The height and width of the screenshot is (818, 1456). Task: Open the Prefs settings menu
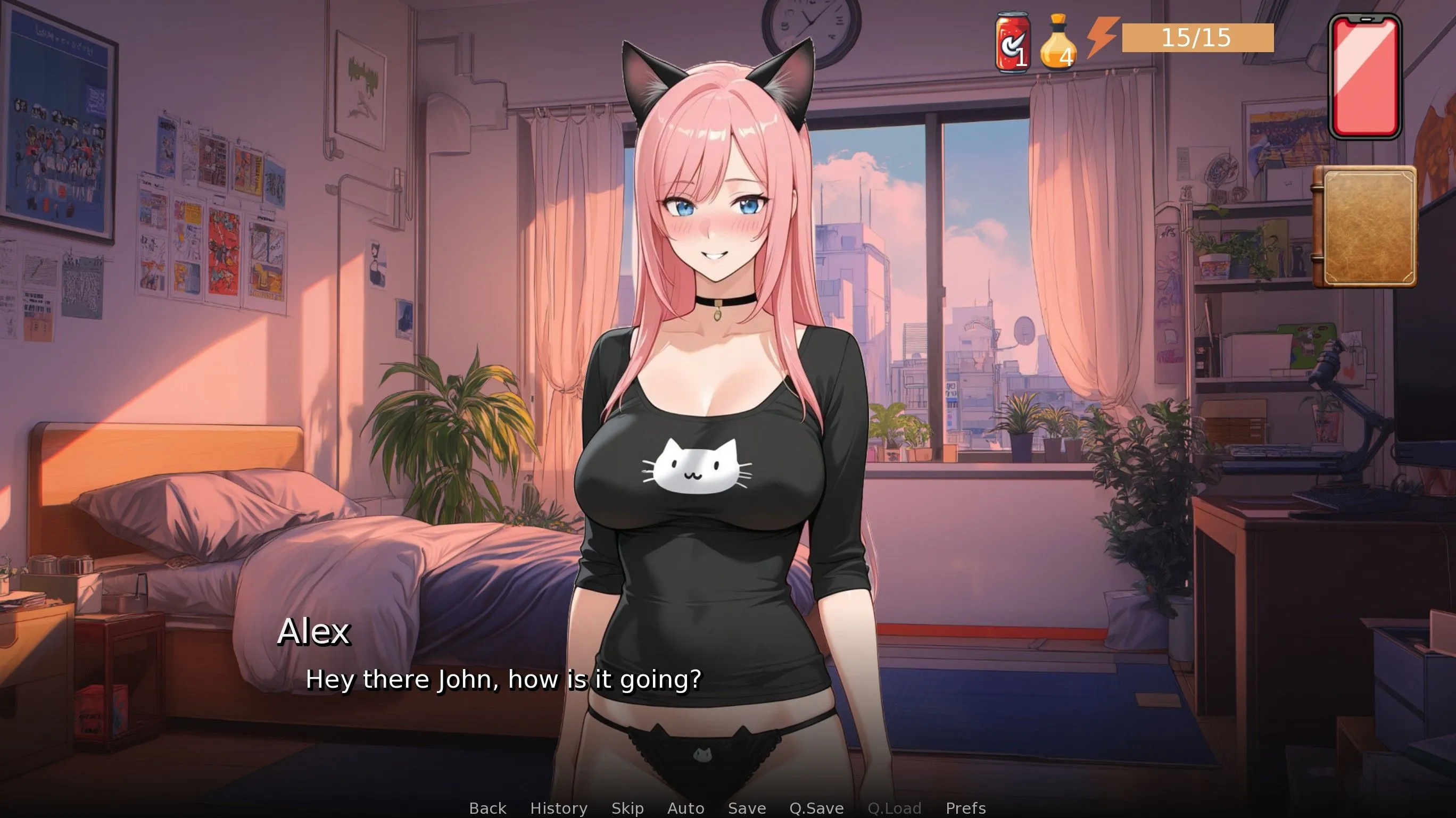(x=965, y=808)
